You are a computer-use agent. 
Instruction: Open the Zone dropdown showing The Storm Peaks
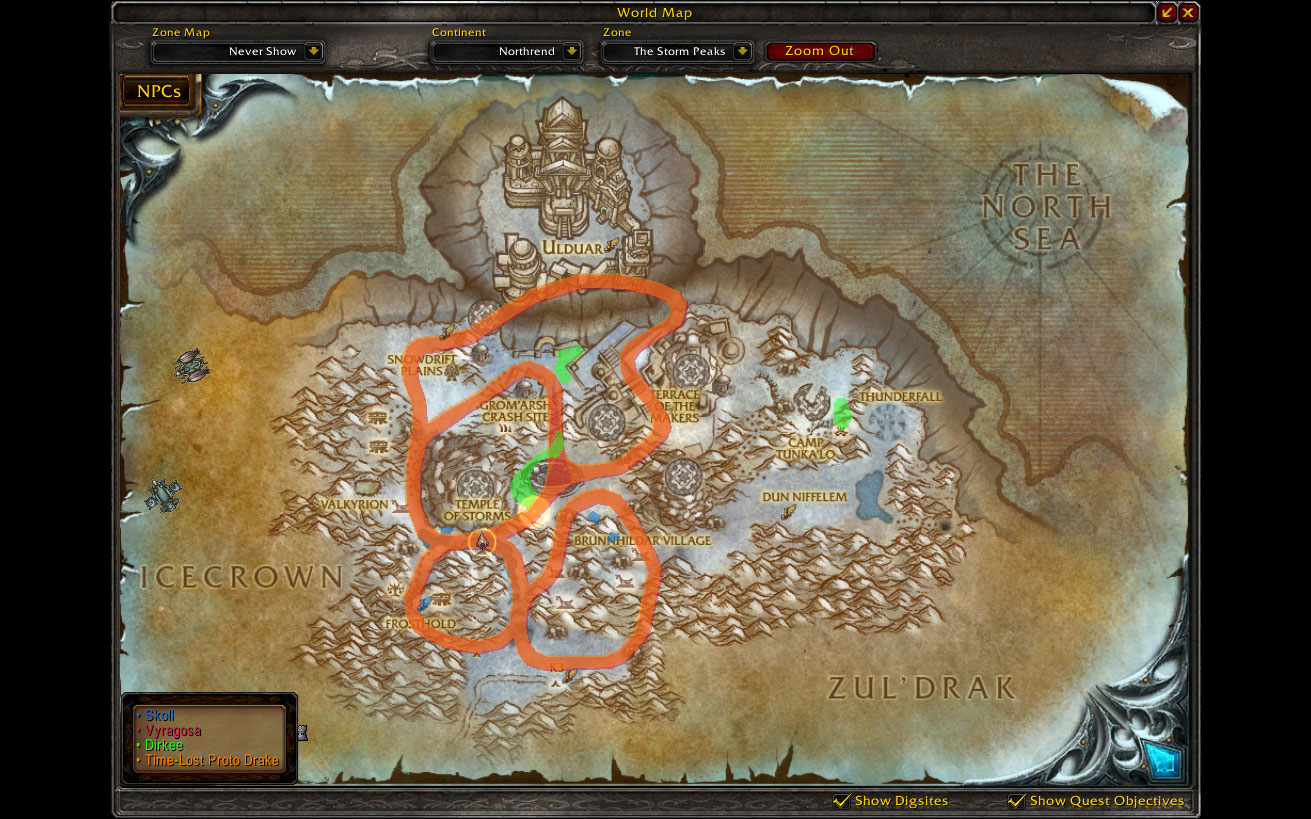742,51
